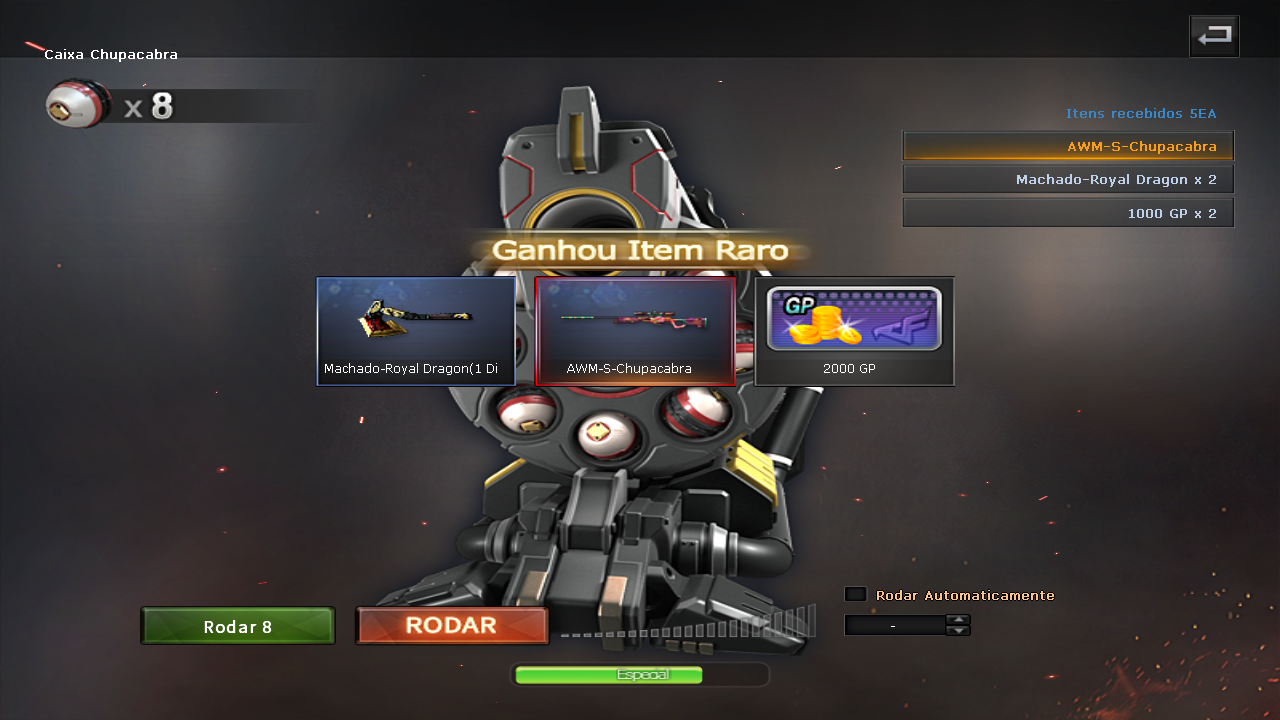This screenshot has width=1280, height=720.
Task: Click the auto-spin count input field
Action: click(894, 625)
